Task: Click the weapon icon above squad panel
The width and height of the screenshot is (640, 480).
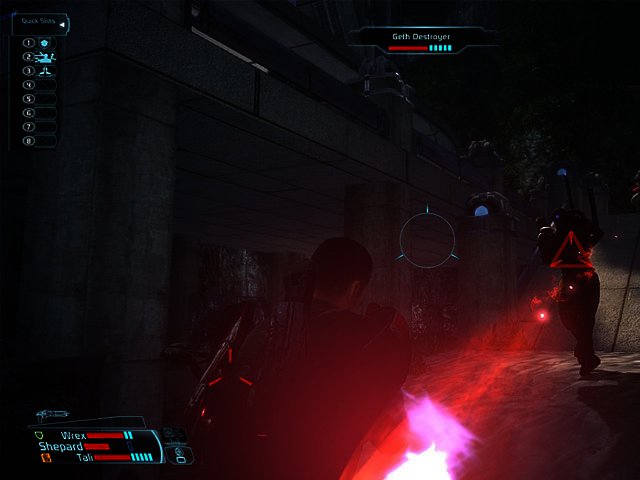Action: pos(50,414)
